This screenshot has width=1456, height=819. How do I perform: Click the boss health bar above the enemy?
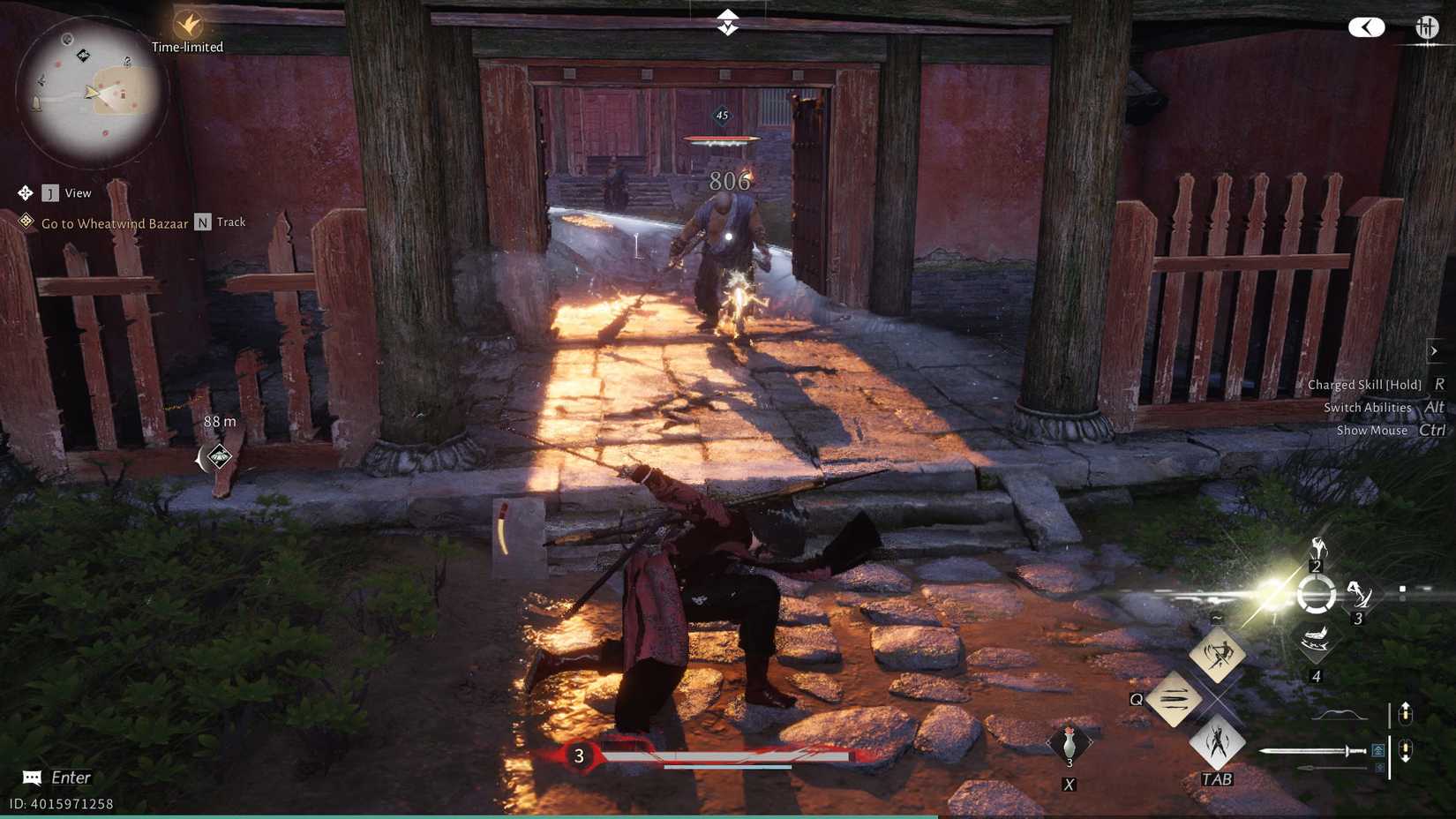pos(722,139)
